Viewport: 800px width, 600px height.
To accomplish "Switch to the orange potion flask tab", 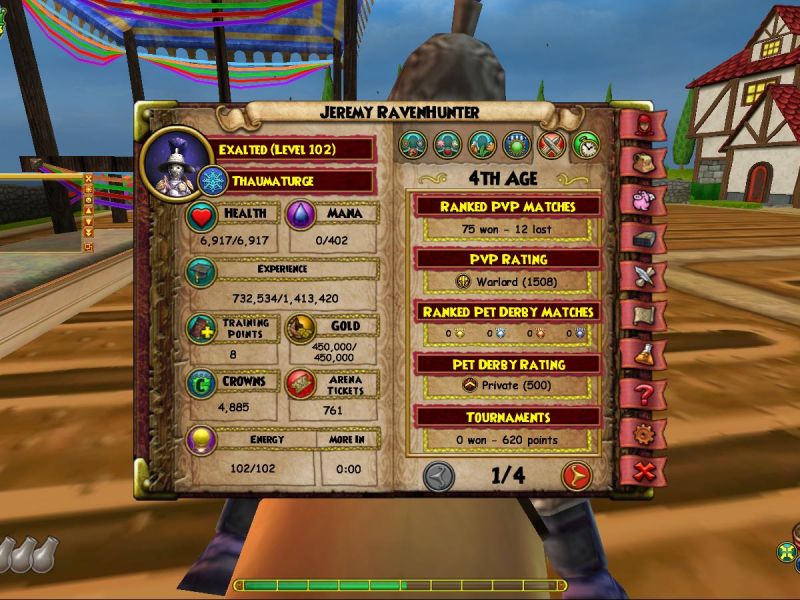I will click(643, 354).
